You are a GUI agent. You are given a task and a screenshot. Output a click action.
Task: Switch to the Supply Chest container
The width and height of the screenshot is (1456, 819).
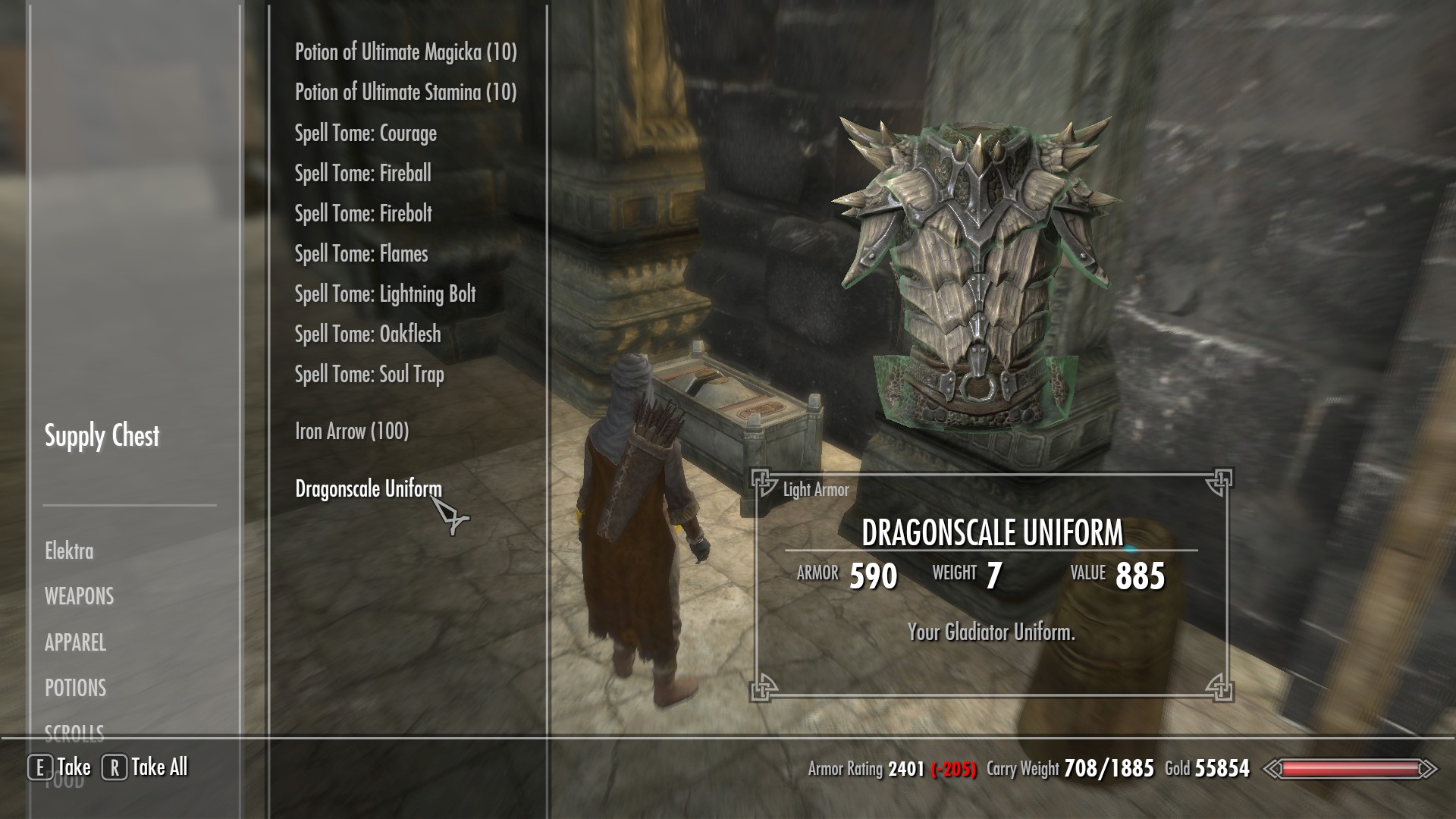click(102, 436)
